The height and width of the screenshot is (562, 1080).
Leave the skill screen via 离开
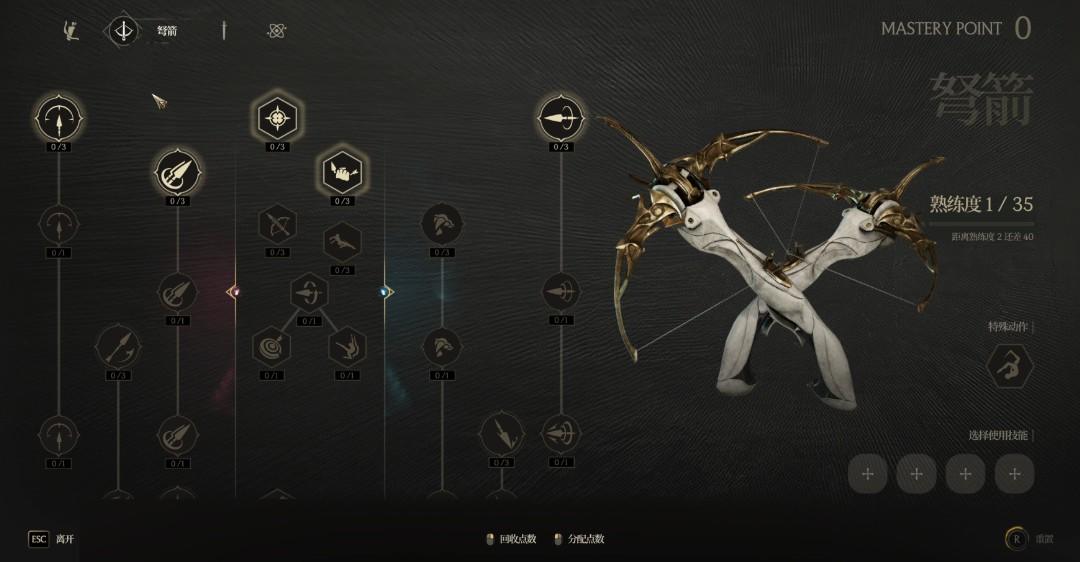[52, 539]
